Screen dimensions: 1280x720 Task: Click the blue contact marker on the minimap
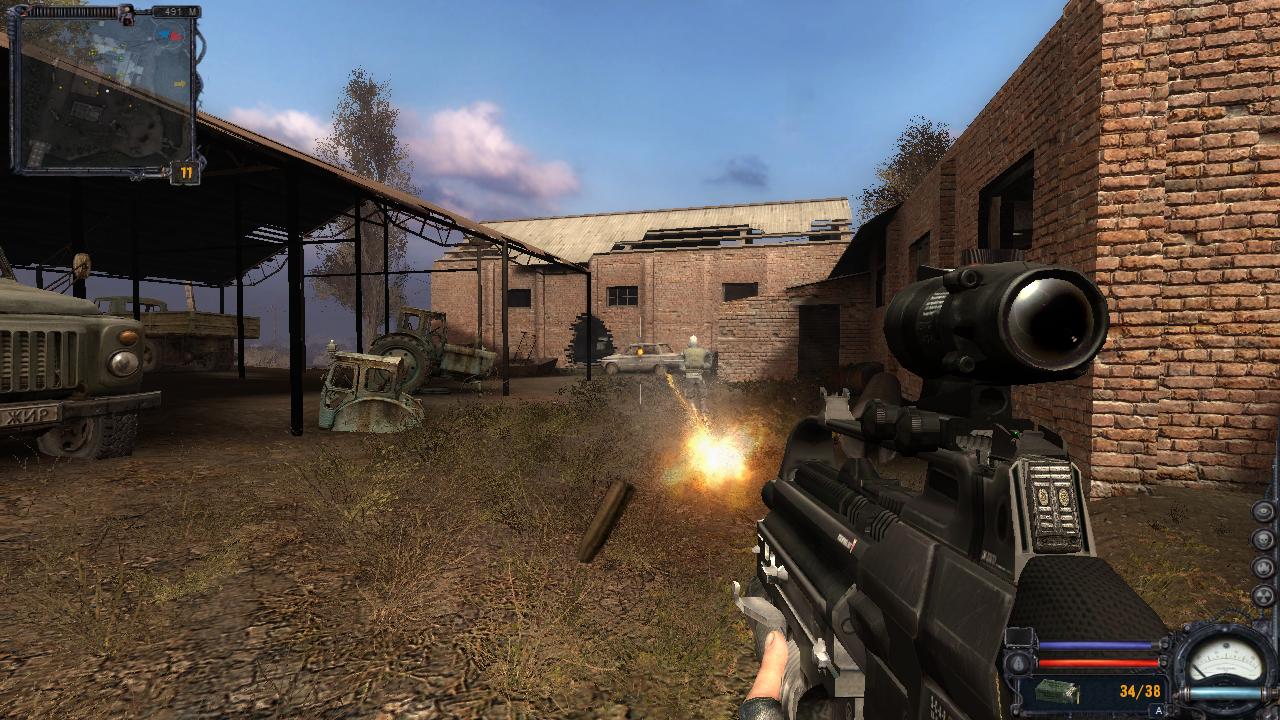click(164, 34)
